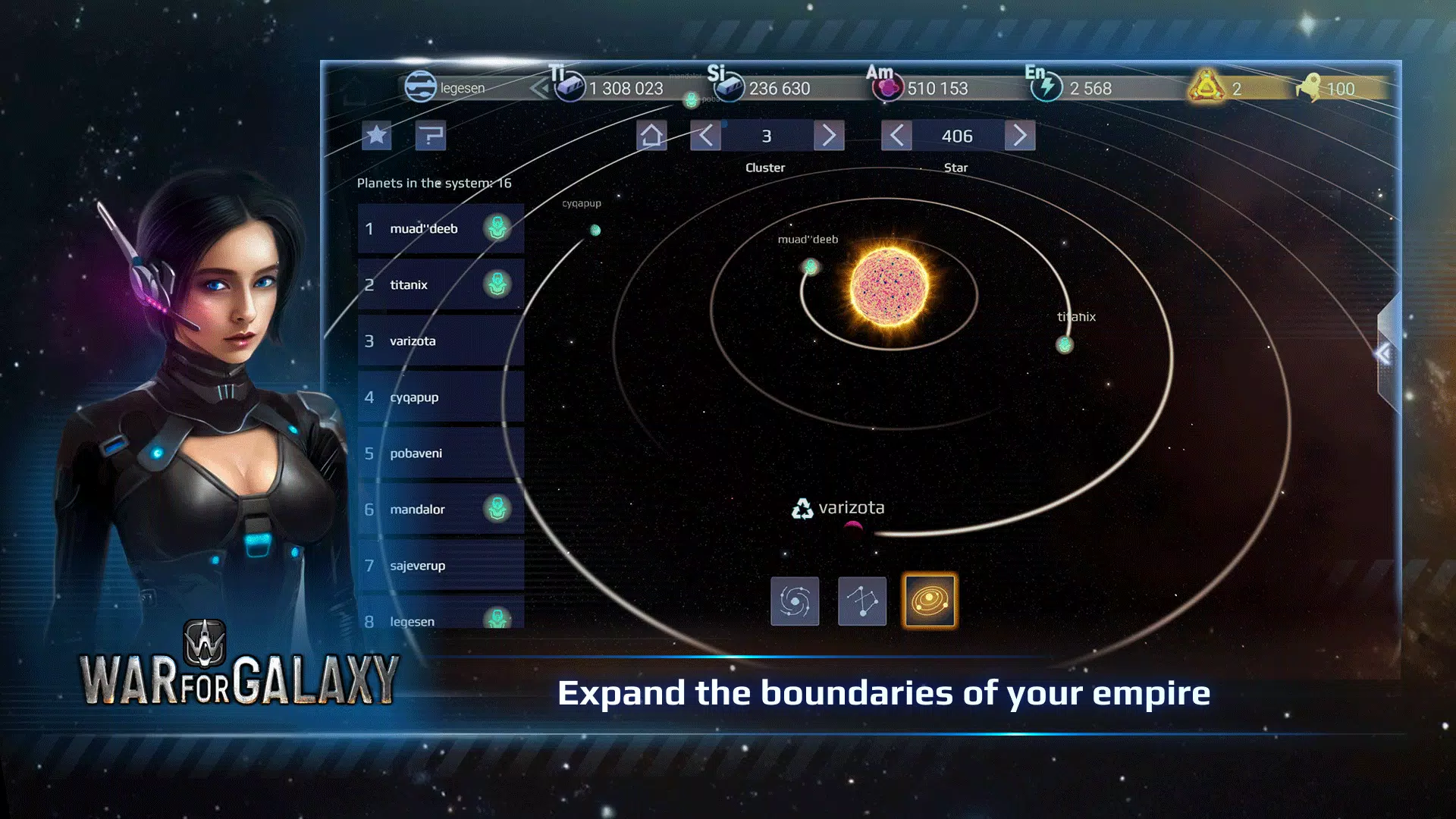
Task: Select the galaxy view icon
Action: pos(795,601)
